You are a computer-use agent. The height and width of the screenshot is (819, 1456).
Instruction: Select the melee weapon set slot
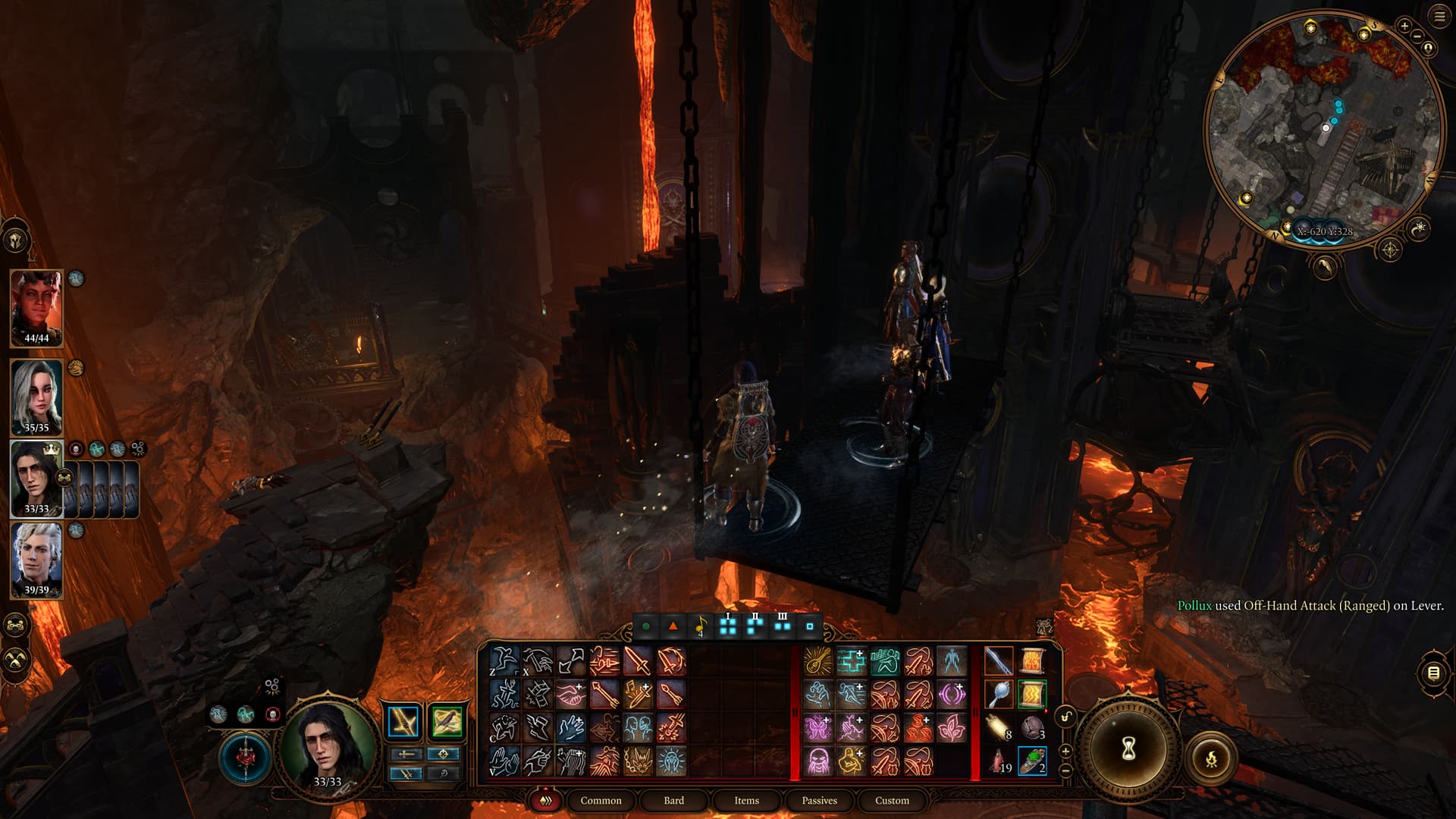pyautogui.click(x=403, y=722)
